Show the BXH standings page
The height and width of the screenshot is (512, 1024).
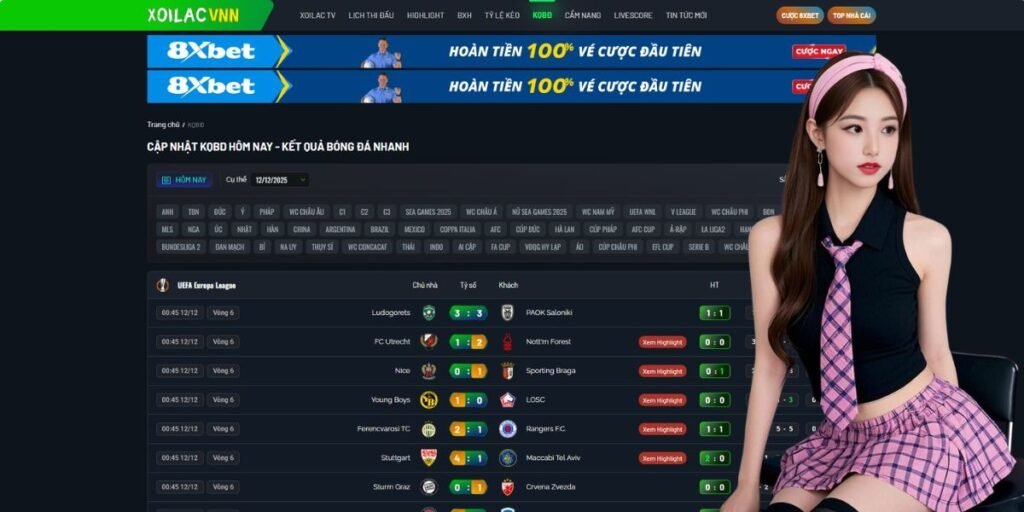pyautogui.click(x=464, y=16)
